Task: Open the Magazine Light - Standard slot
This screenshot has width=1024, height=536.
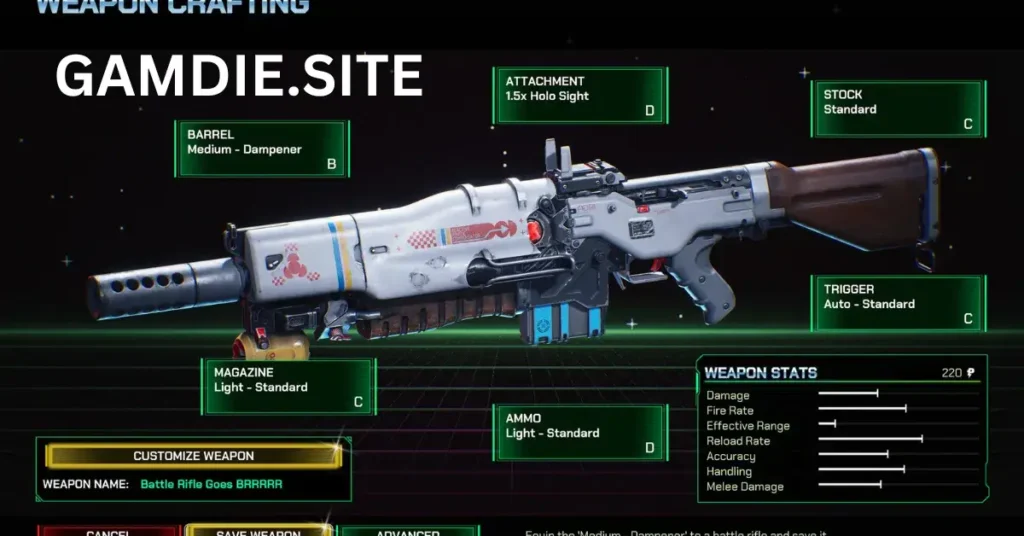Action: point(288,387)
